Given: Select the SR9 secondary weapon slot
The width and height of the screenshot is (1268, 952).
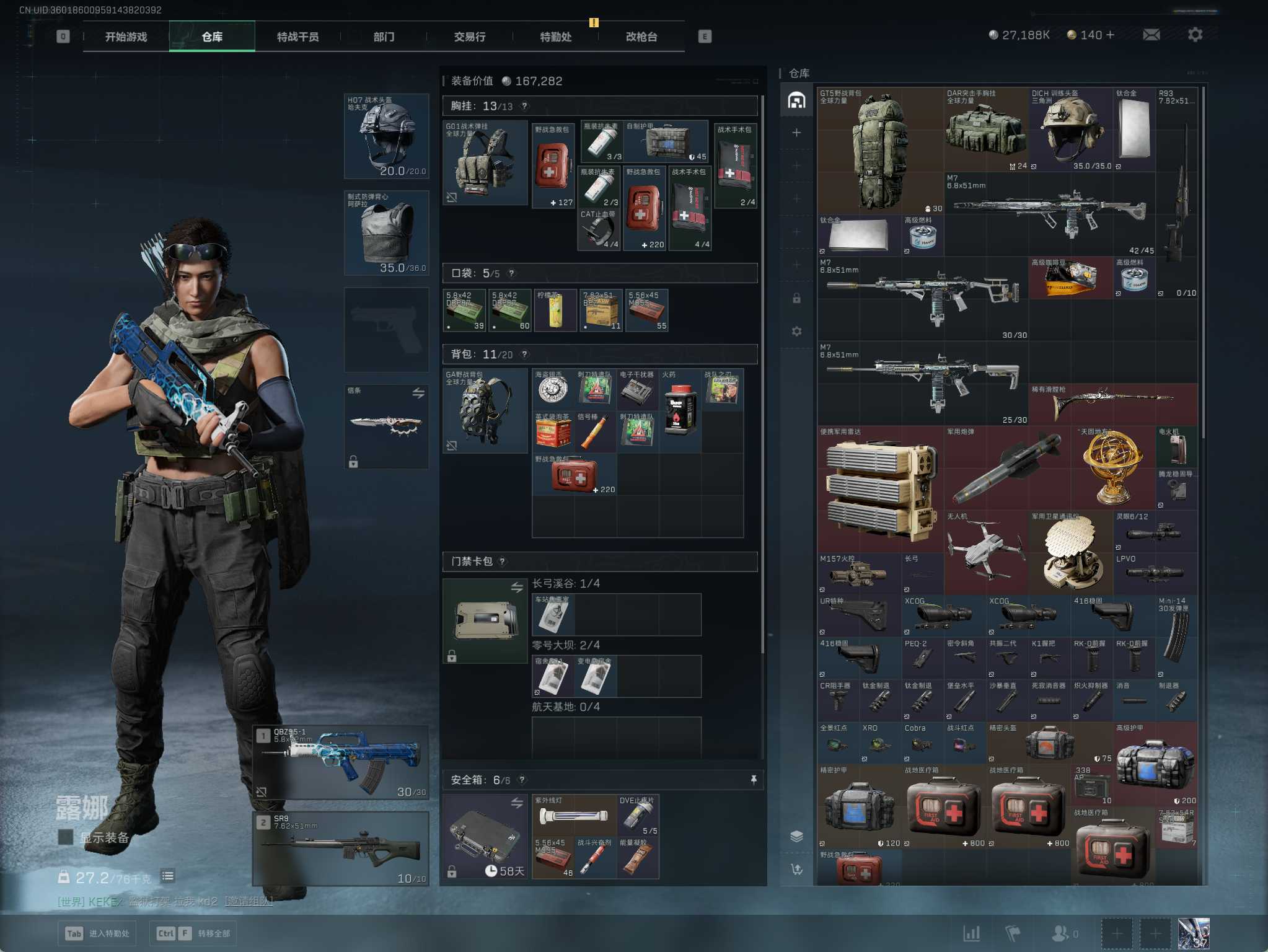Looking at the screenshot, I should [x=340, y=848].
